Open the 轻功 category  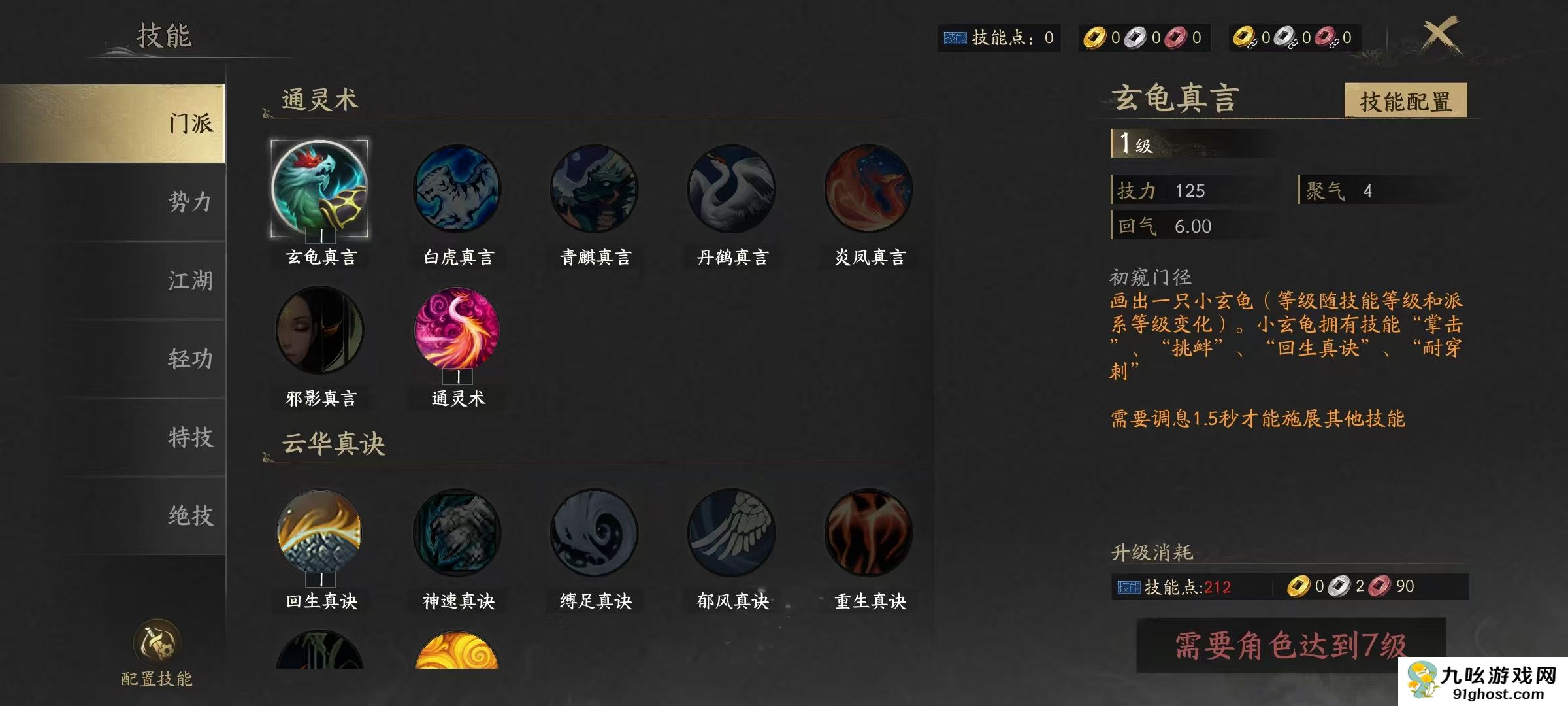coord(189,358)
